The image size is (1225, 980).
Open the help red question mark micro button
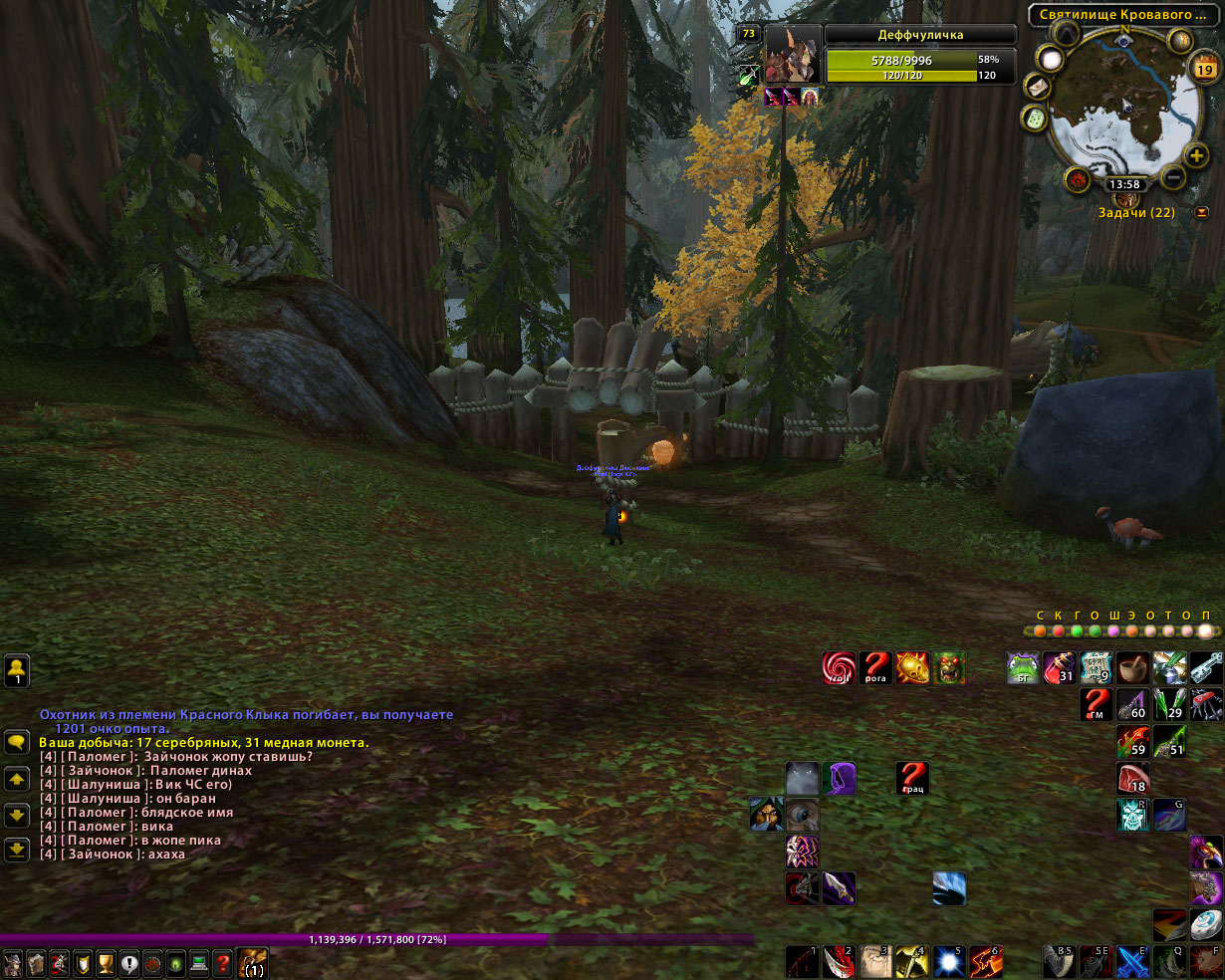click(223, 963)
